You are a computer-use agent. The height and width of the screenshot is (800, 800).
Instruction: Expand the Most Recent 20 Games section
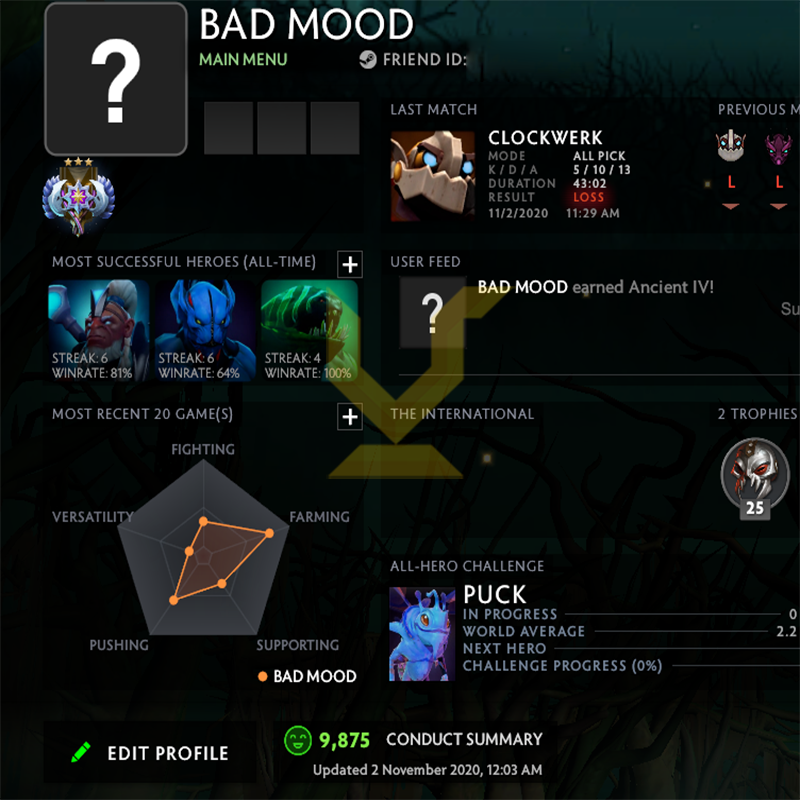coord(349,416)
